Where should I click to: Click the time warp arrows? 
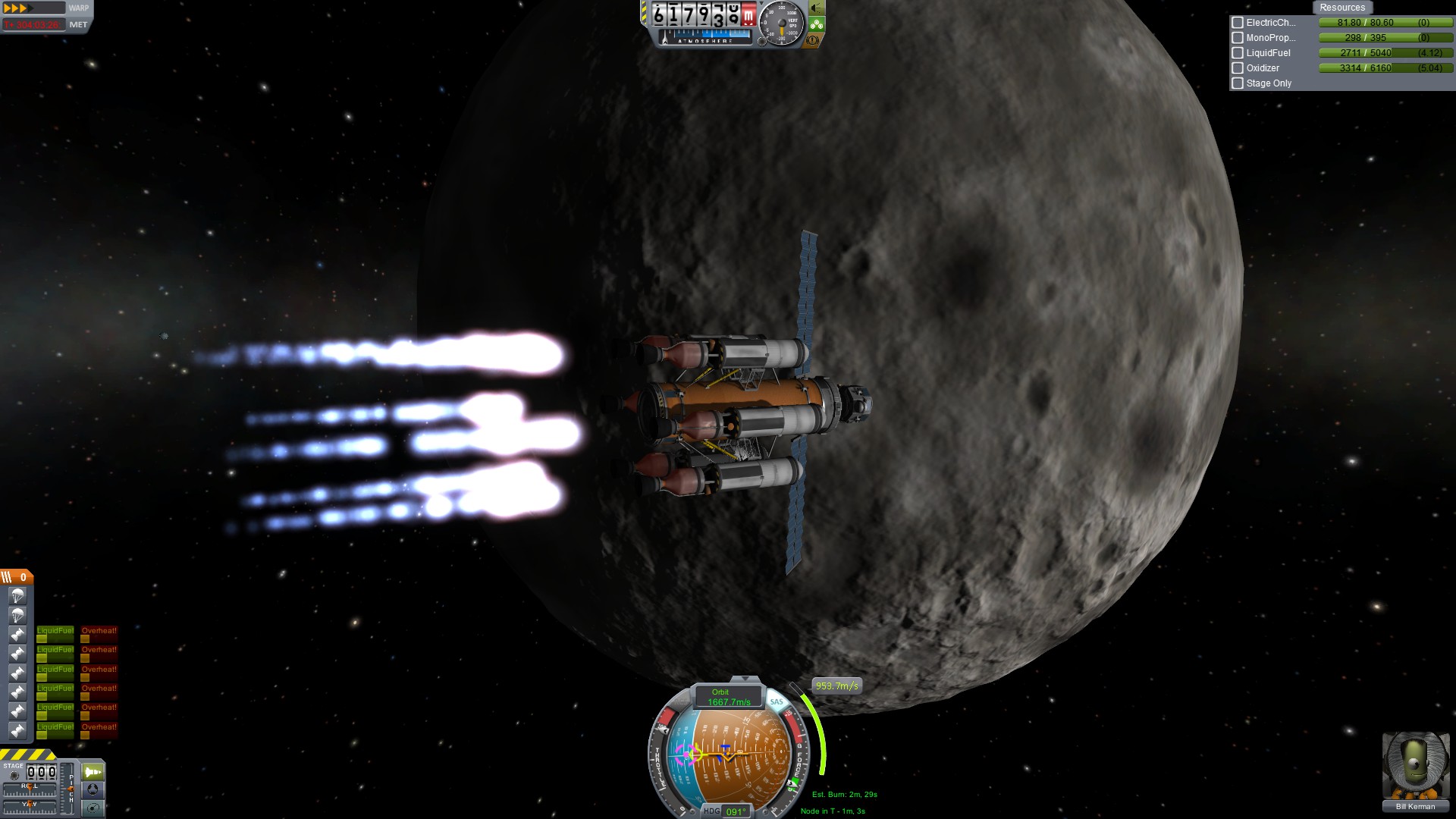18,8
